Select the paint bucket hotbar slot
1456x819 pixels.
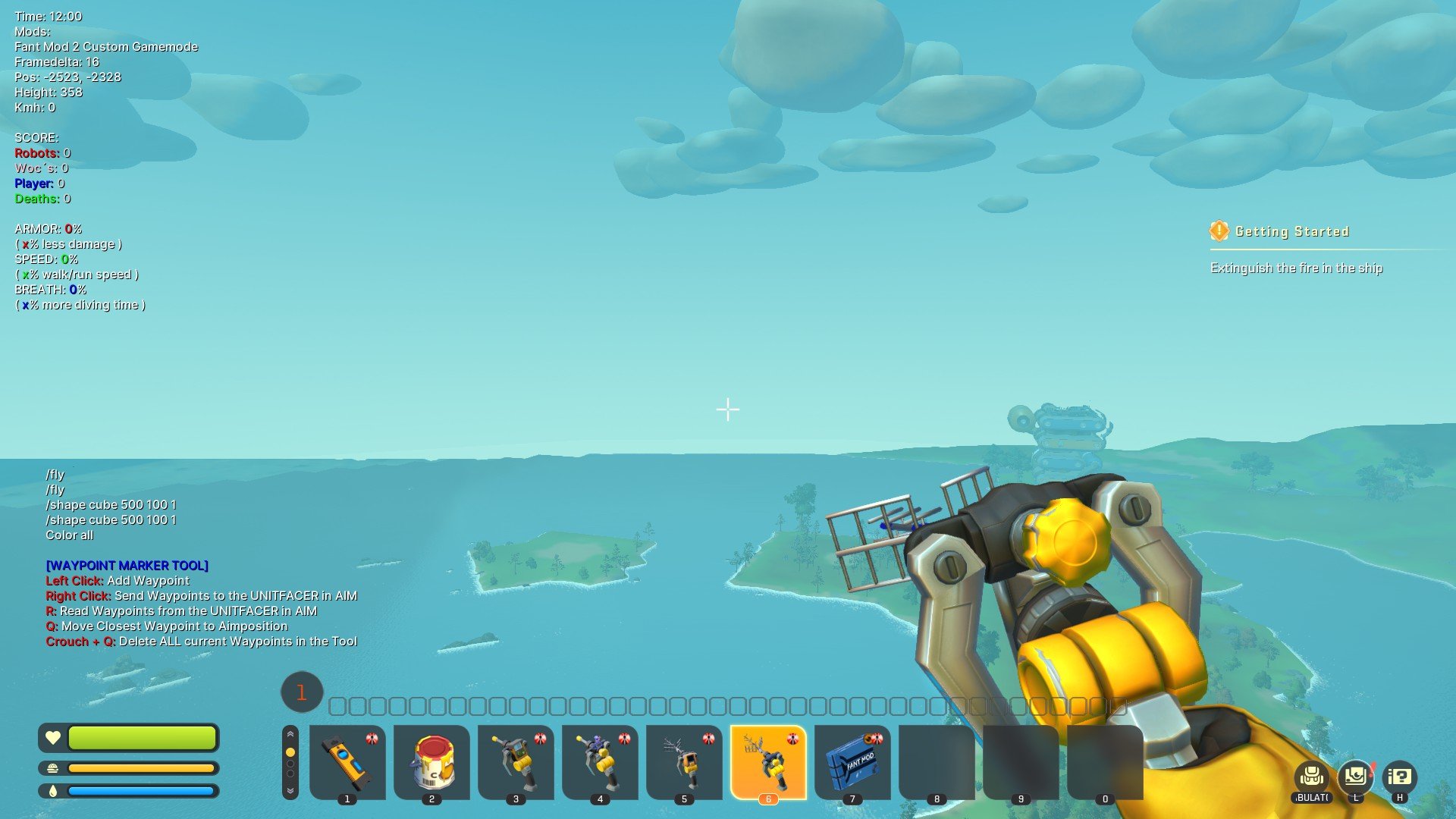[x=431, y=761]
